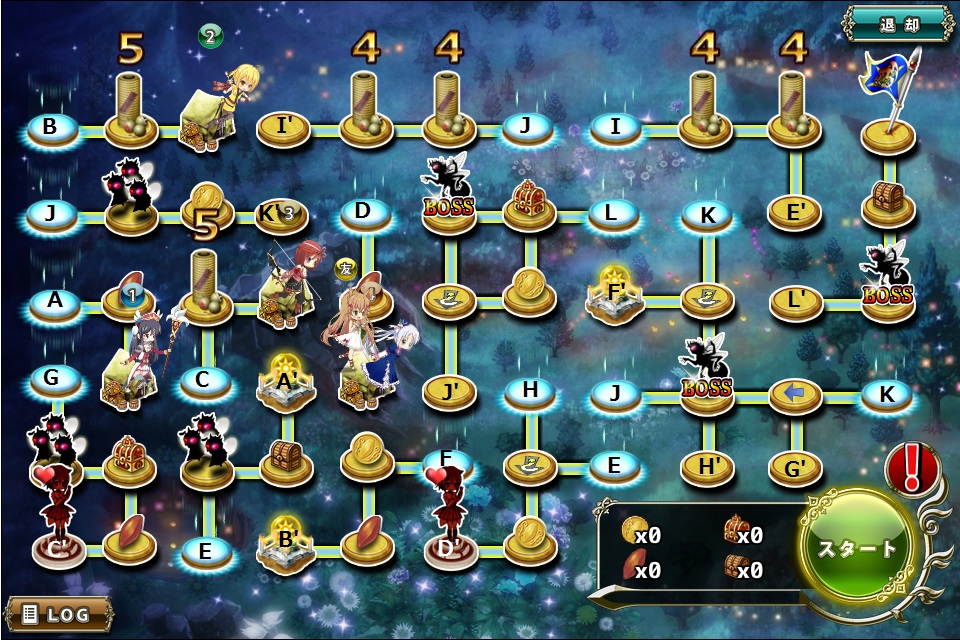Select the blue I warp tile
The height and width of the screenshot is (640, 960).
[x=615, y=128]
